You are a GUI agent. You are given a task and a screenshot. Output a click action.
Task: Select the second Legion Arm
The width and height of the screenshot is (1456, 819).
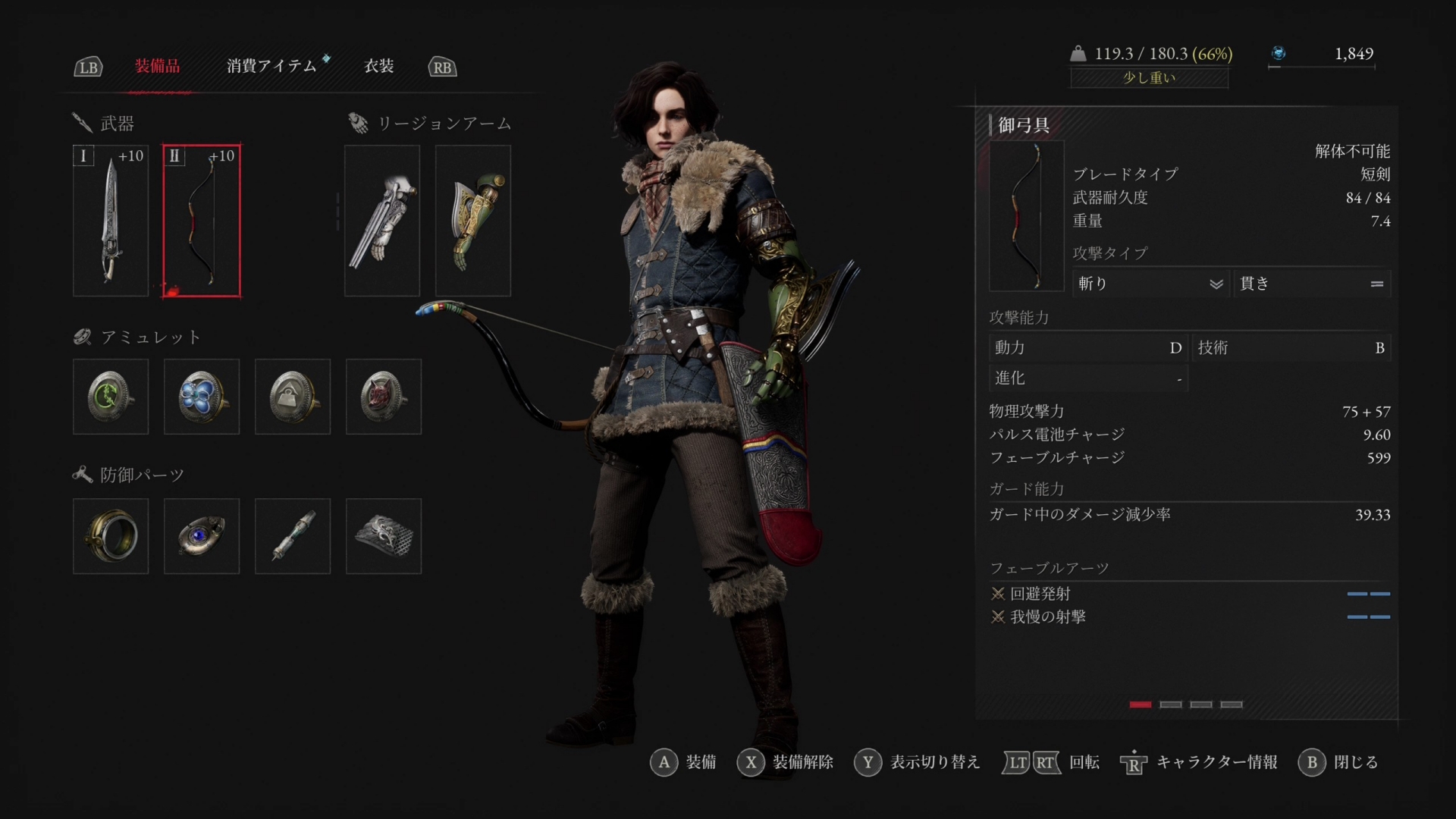tap(472, 220)
